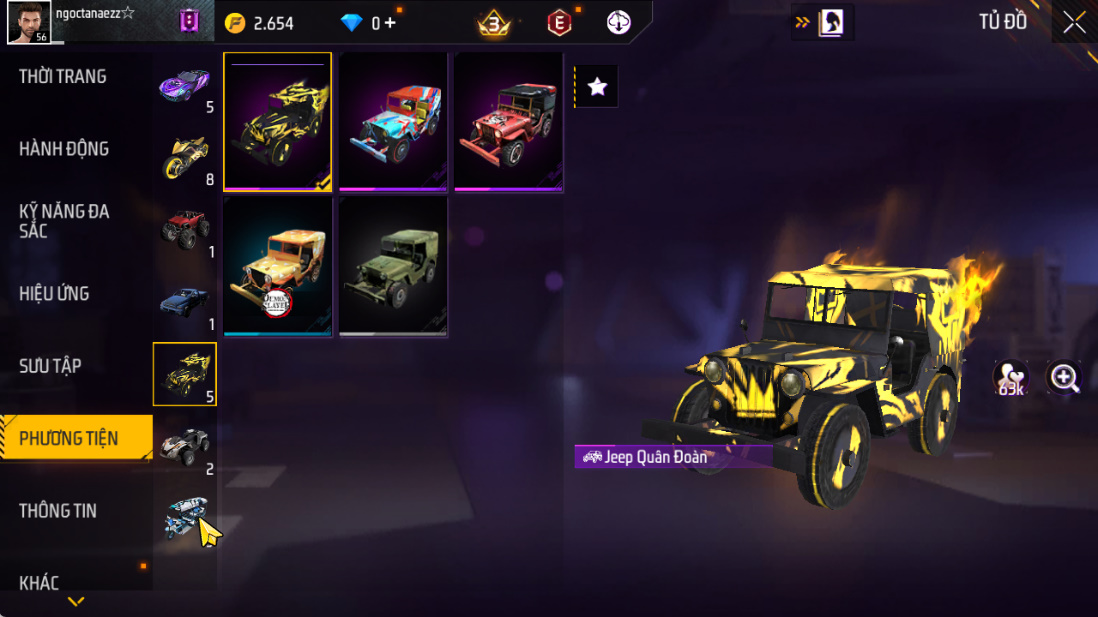The image size is (1098, 617).
Task: Pick the plain olive green jeep skin
Action: [x=393, y=266]
